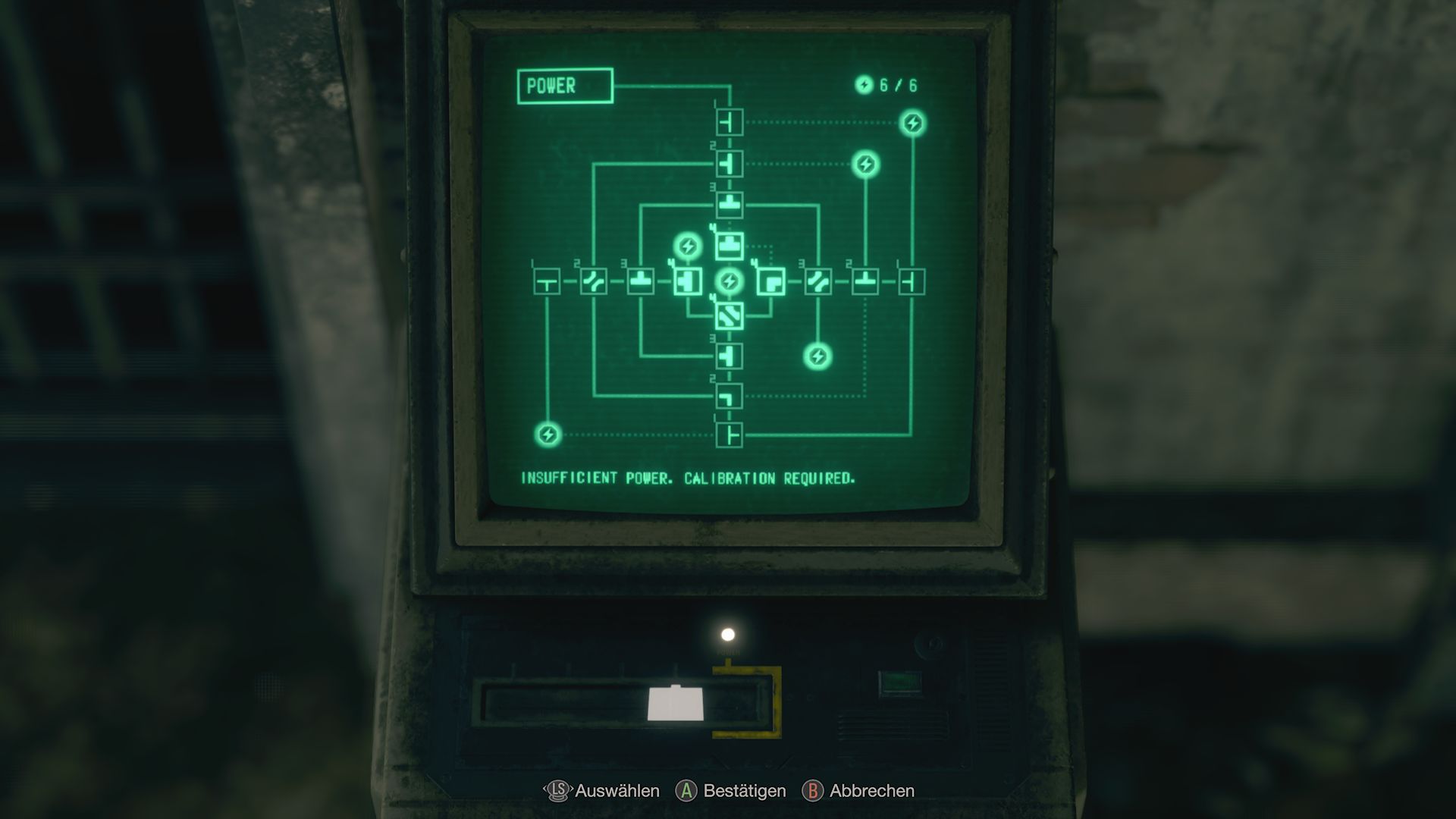Click the POWER label box
This screenshot has width=1456, height=819.
(x=566, y=86)
